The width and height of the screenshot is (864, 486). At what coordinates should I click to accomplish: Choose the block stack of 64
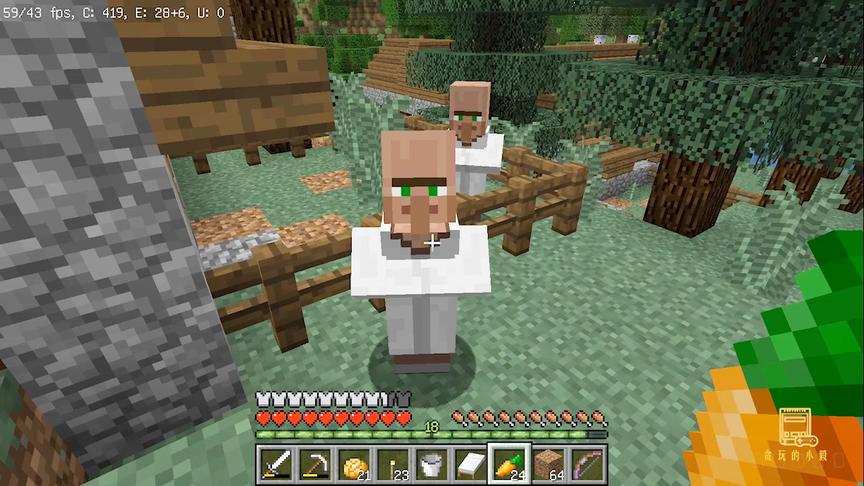547,464
